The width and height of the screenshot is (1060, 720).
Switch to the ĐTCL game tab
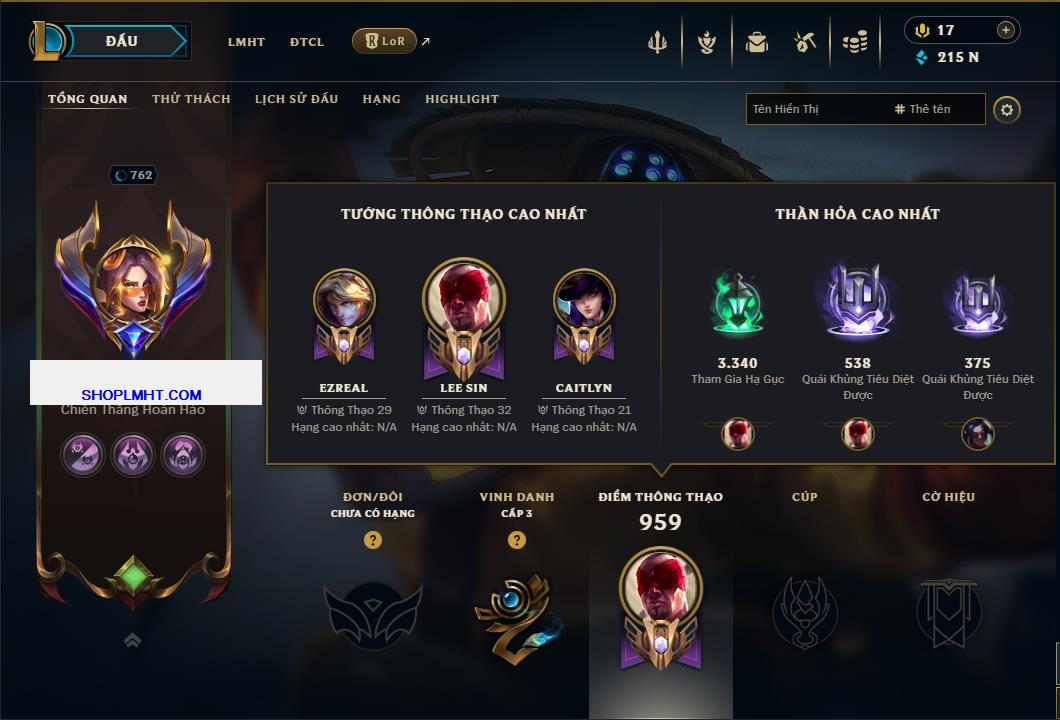307,42
